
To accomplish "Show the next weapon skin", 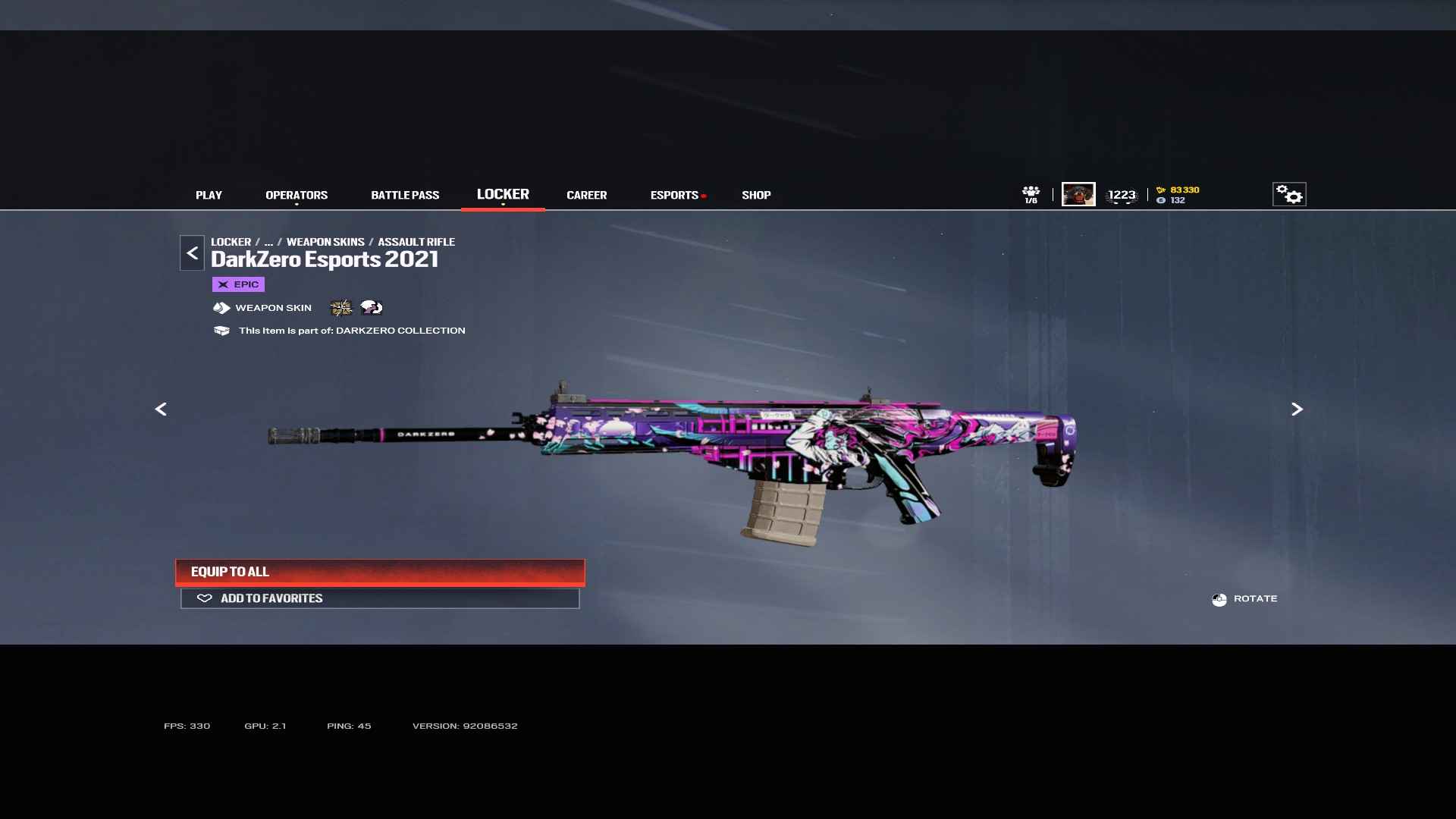I will (1297, 409).
